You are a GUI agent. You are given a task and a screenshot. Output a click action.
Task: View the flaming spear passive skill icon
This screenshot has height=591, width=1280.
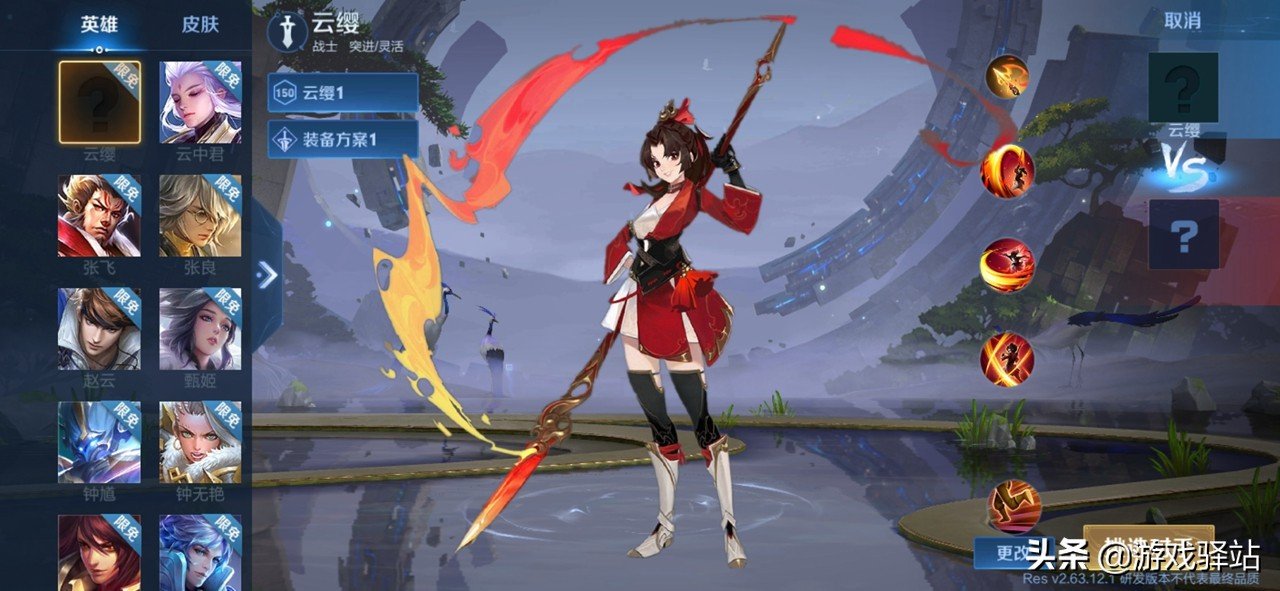pos(1007,76)
